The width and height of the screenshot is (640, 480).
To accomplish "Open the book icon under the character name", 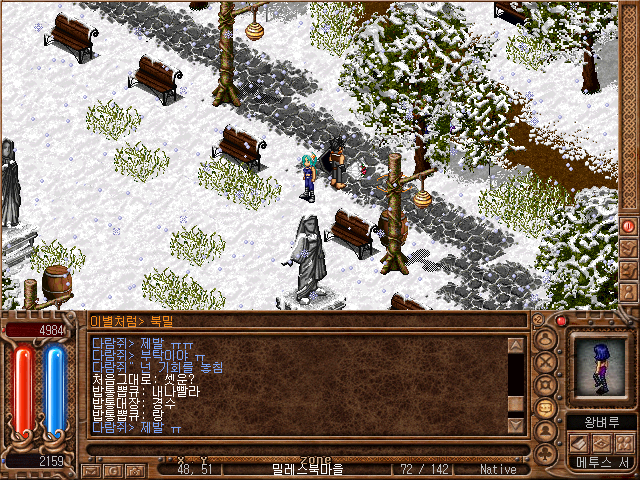I will pyautogui.click(x=579, y=442).
